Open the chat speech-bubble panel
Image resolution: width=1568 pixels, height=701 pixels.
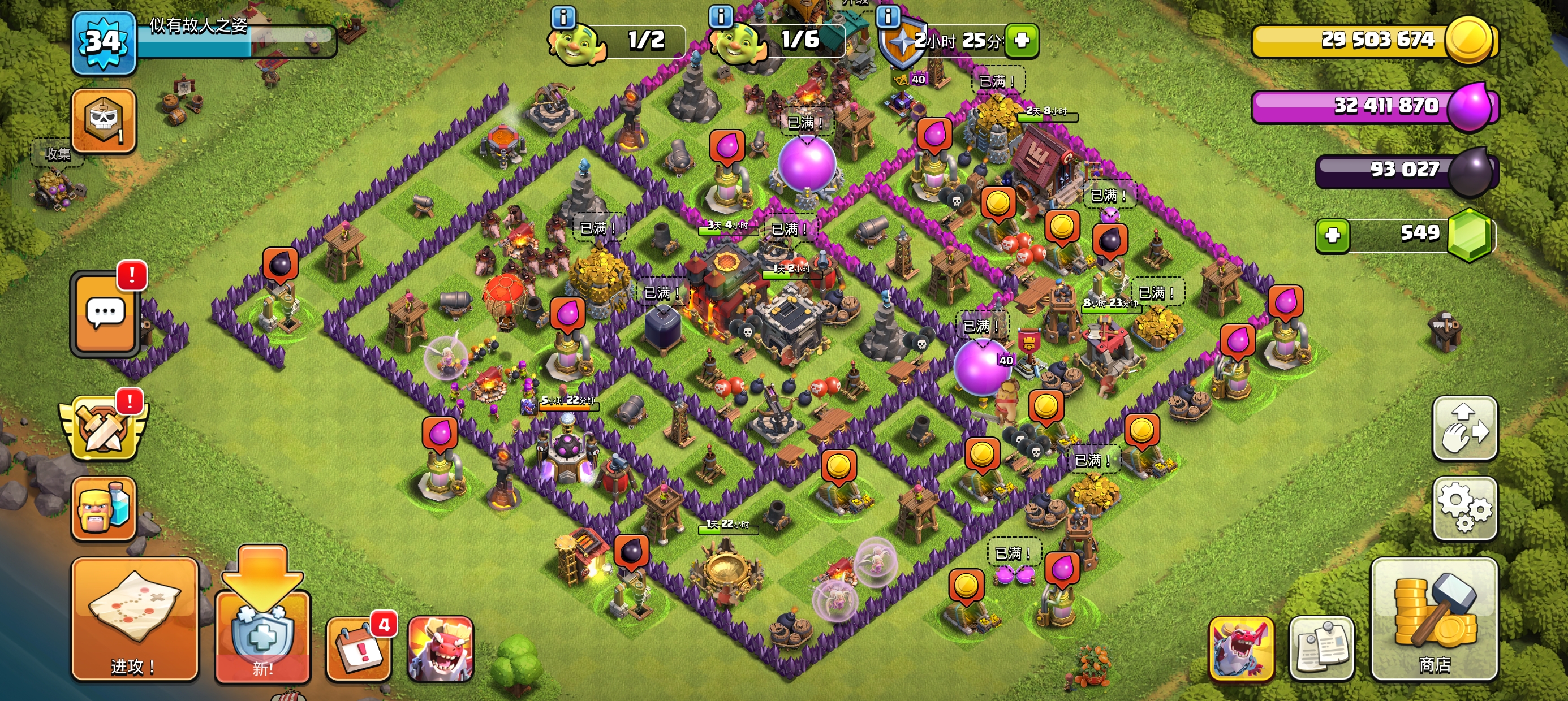coord(105,313)
